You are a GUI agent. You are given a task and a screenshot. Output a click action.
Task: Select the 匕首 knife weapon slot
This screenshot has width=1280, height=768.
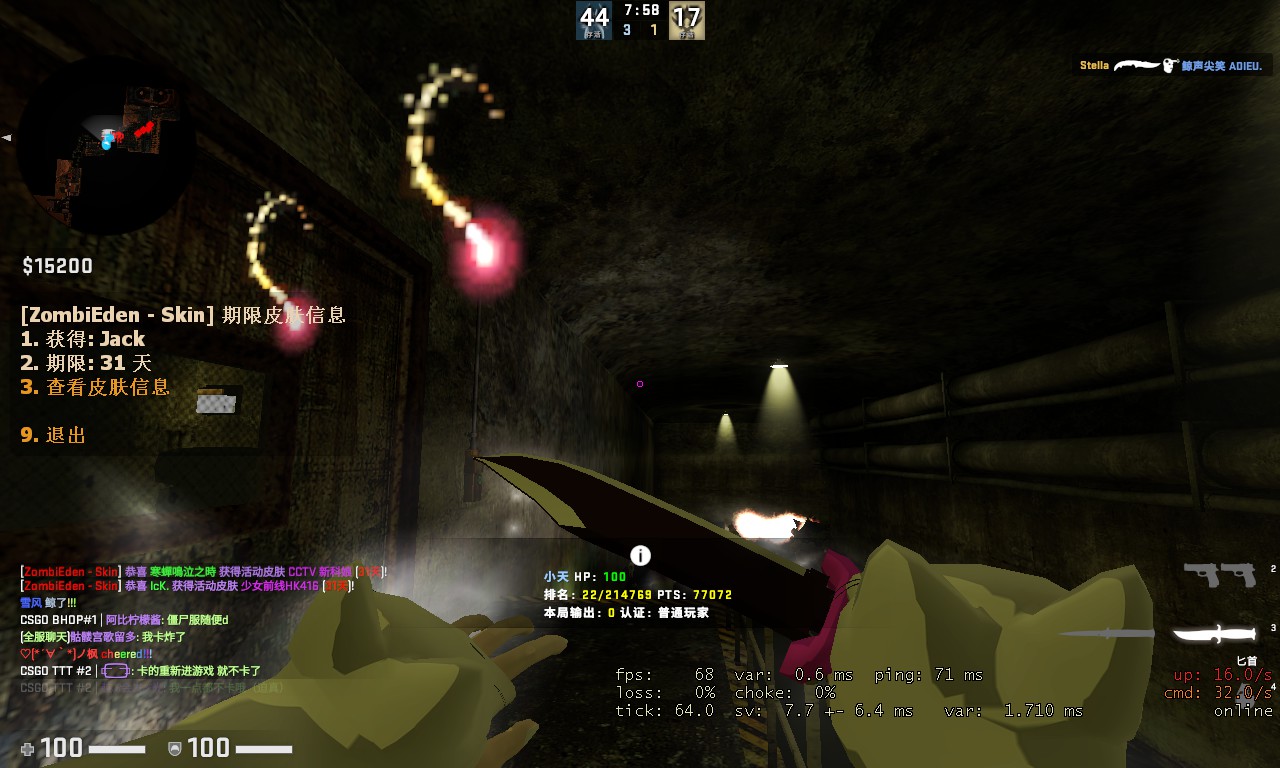coord(1215,634)
